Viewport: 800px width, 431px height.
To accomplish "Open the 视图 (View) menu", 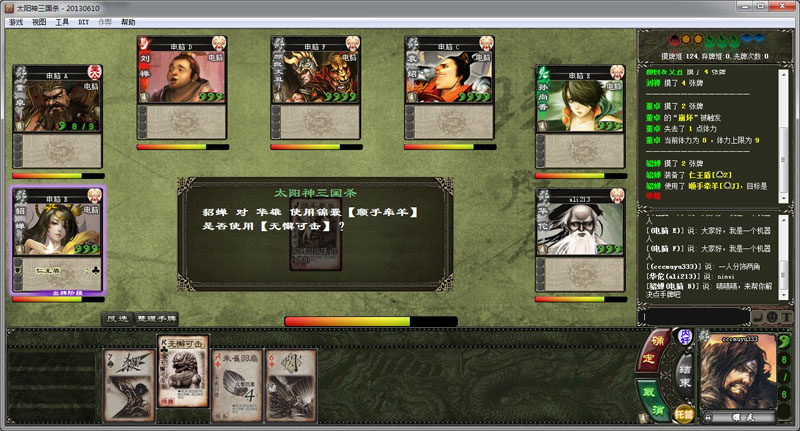I will pos(39,21).
